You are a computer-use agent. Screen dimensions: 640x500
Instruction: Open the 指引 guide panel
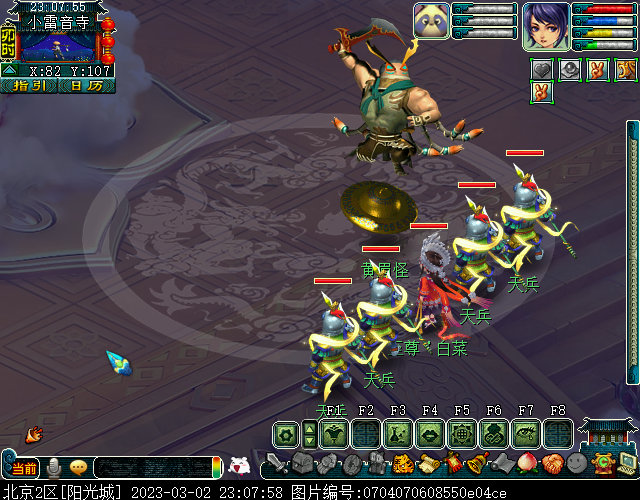(x=28, y=86)
